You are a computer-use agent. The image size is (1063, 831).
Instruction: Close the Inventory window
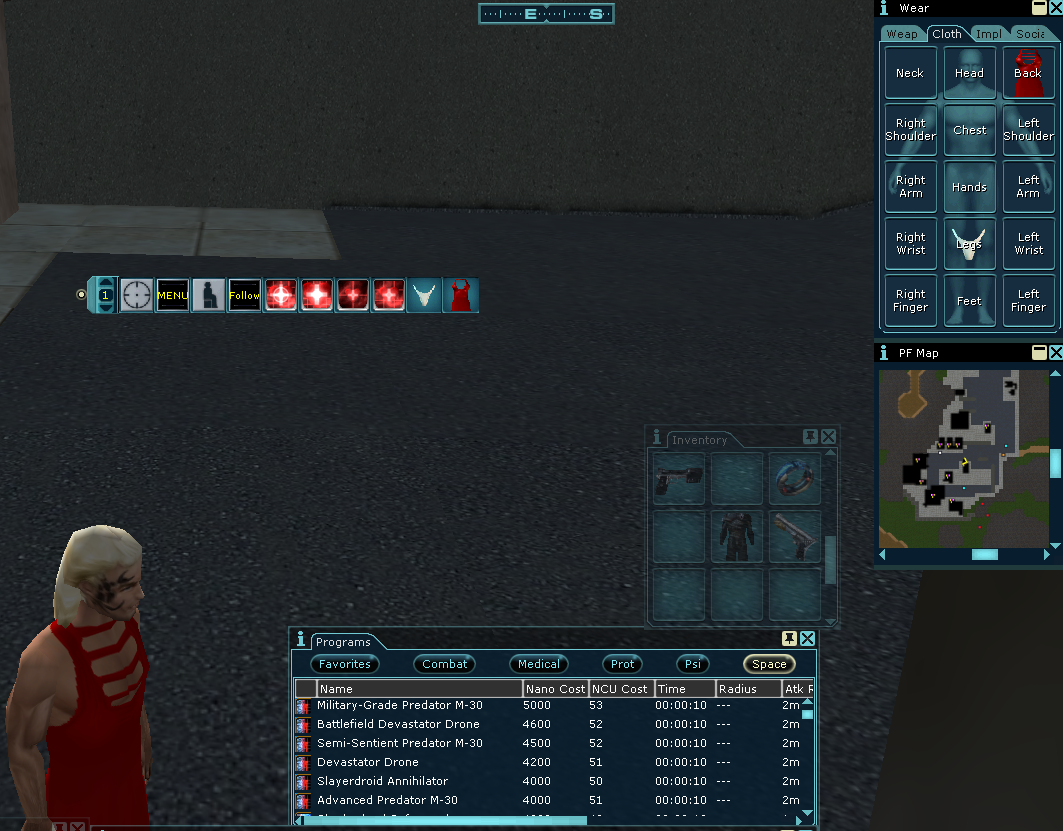click(x=828, y=437)
